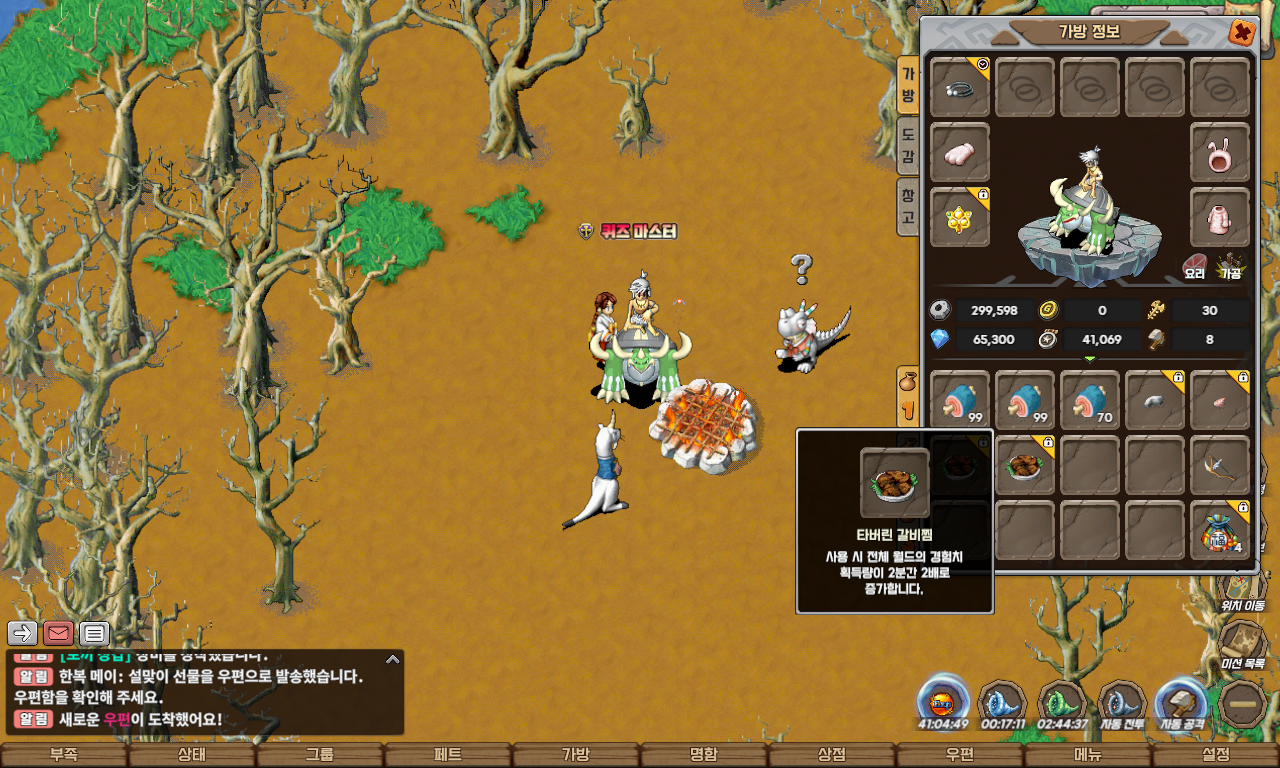Open the 요리 cooking button
1280x768 pixels.
[1195, 267]
